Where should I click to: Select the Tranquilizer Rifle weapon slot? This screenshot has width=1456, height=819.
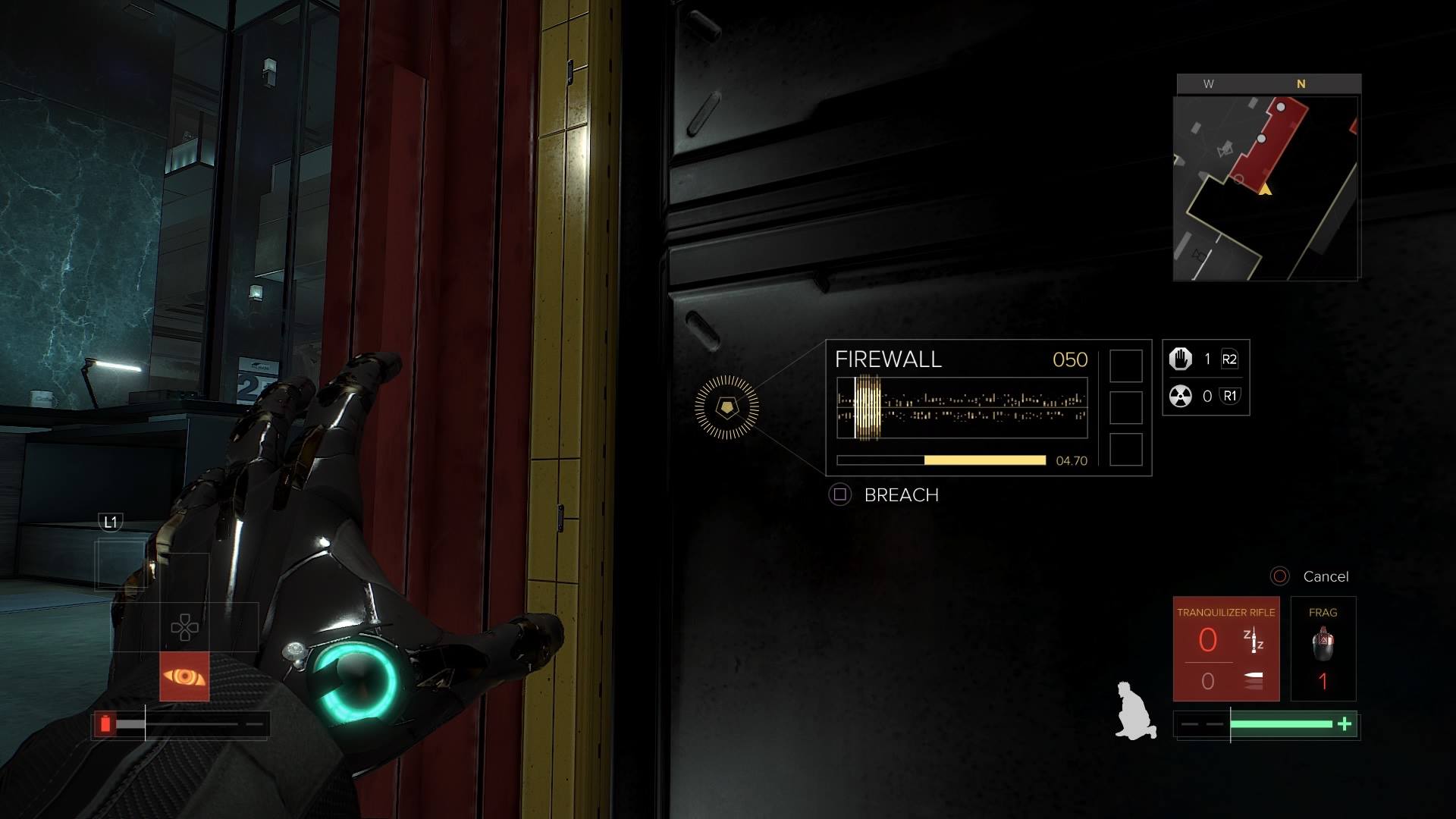pyautogui.click(x=1225, y=649)
